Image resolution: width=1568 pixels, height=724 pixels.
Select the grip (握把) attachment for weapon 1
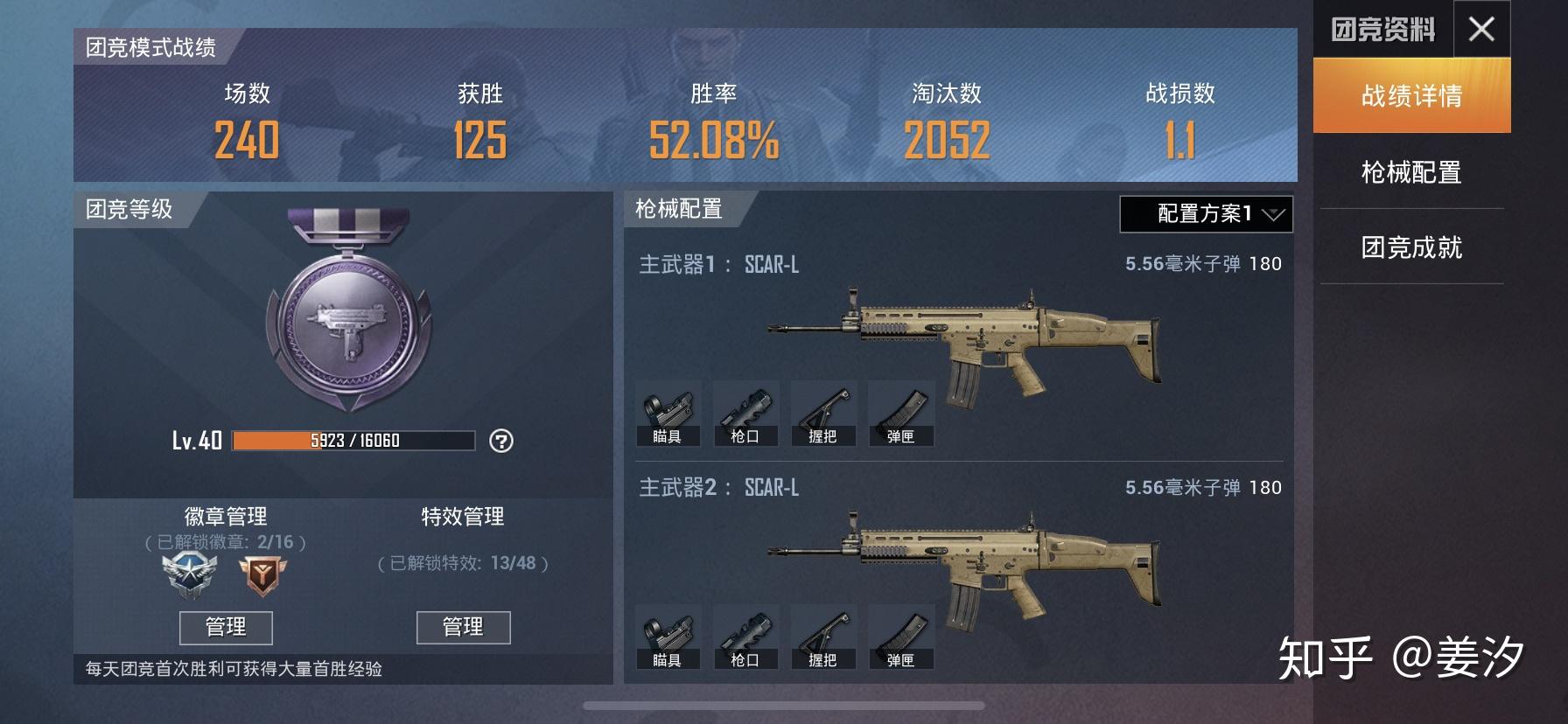coord(824,413)
